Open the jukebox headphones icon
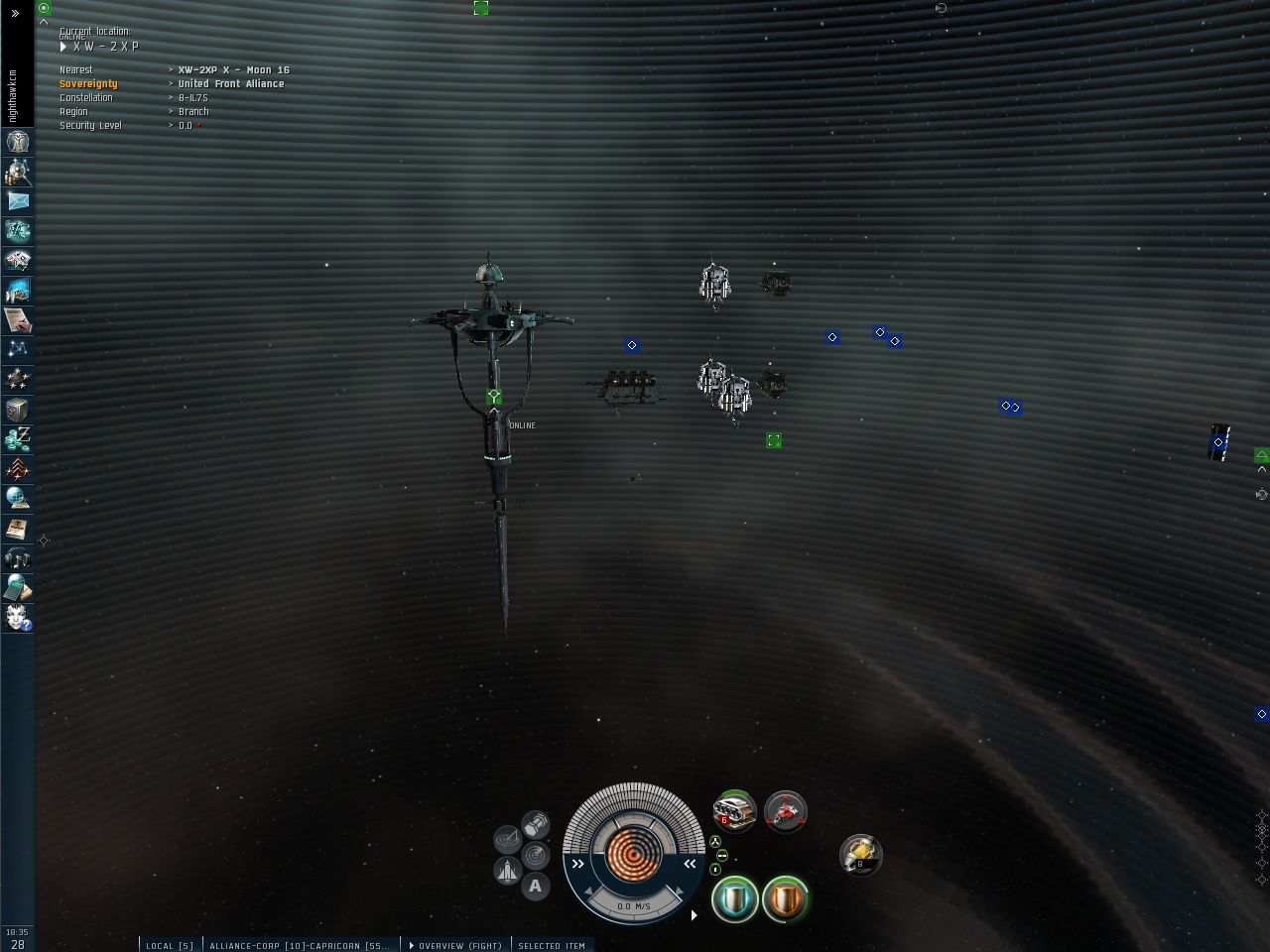 18,558
